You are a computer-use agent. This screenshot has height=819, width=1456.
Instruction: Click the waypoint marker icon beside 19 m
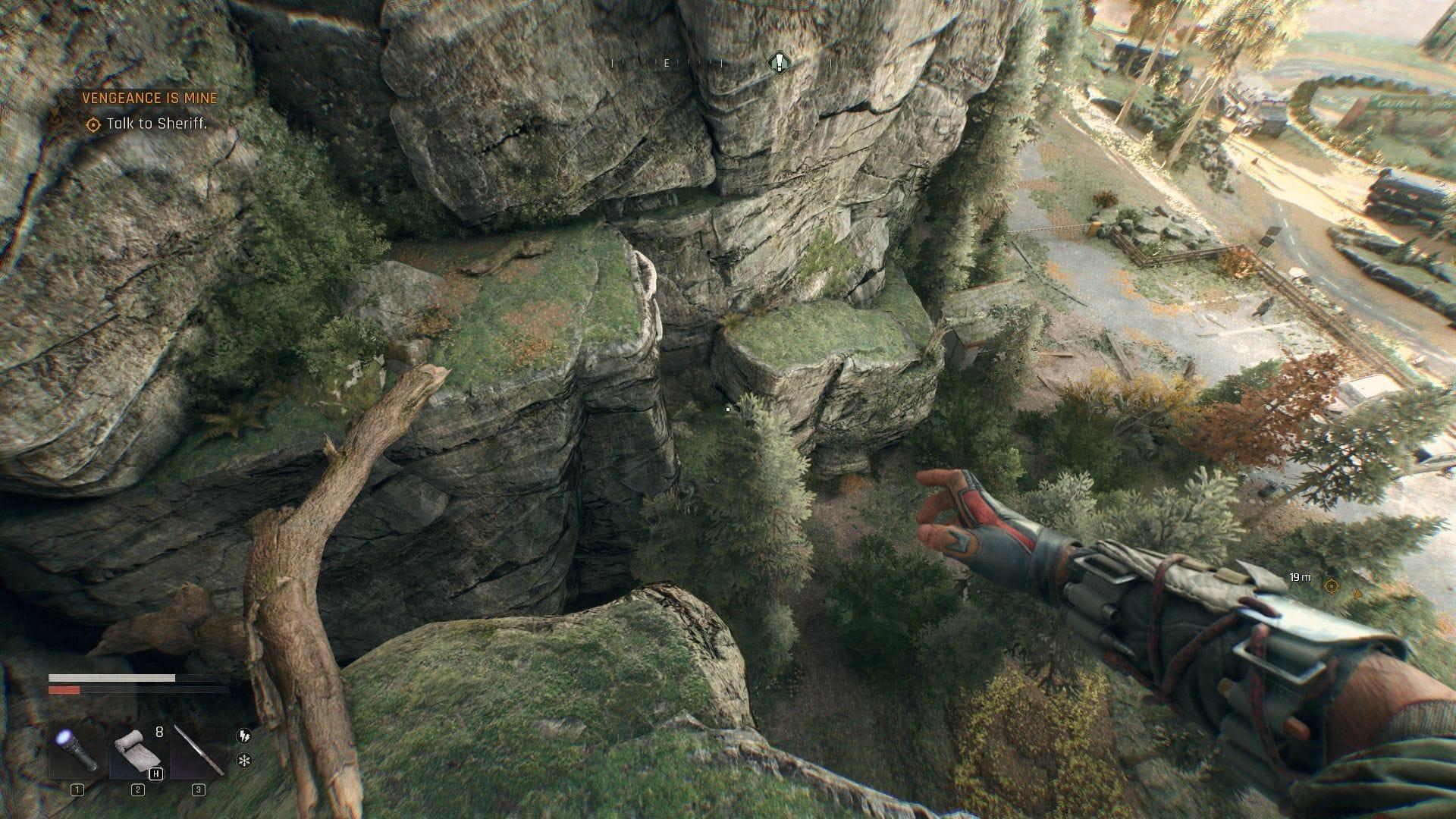1332,586
